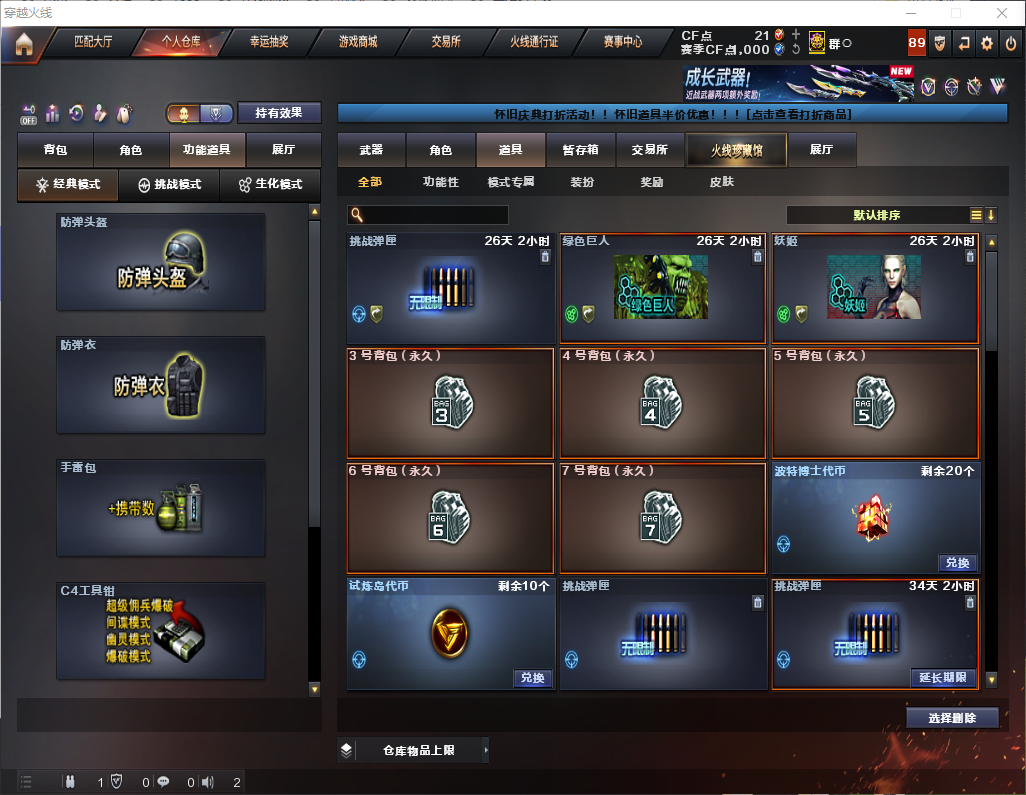Filter items by 功能性 category
This screenshot has height=795, width=1026.
point(440,182)
